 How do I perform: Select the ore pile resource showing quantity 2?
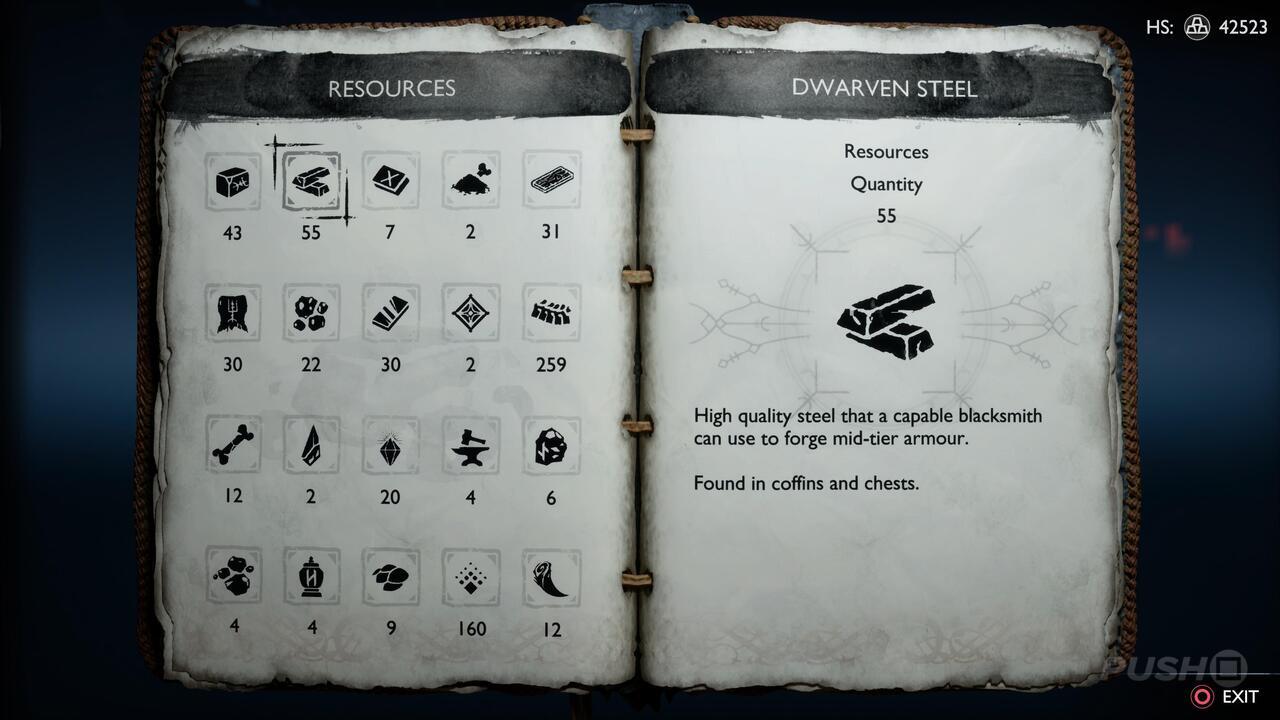coord(470,181)
